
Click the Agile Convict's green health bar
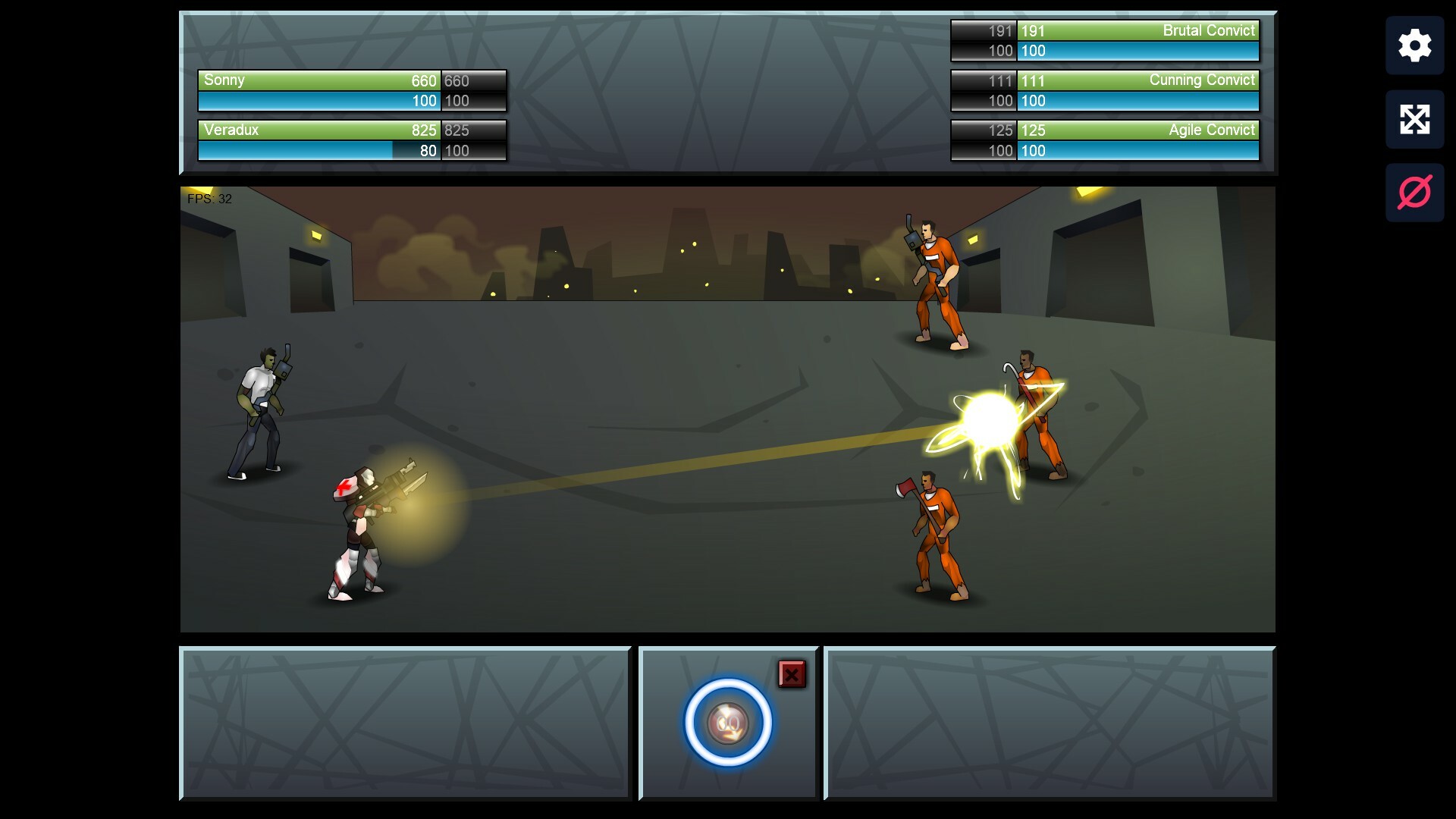coord(1139,130)
